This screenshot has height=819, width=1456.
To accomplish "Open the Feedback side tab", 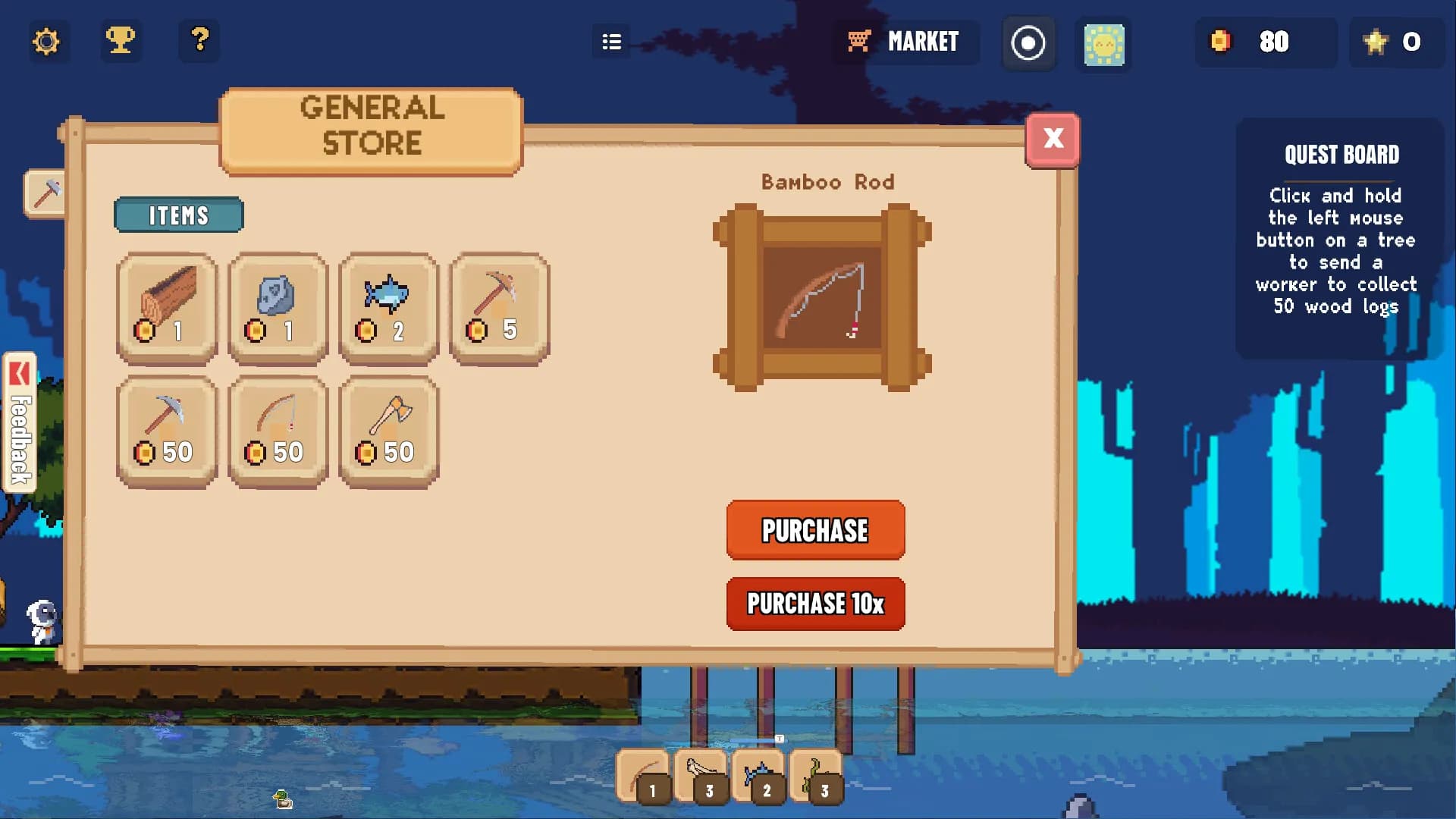I will [x=20, y=422].
